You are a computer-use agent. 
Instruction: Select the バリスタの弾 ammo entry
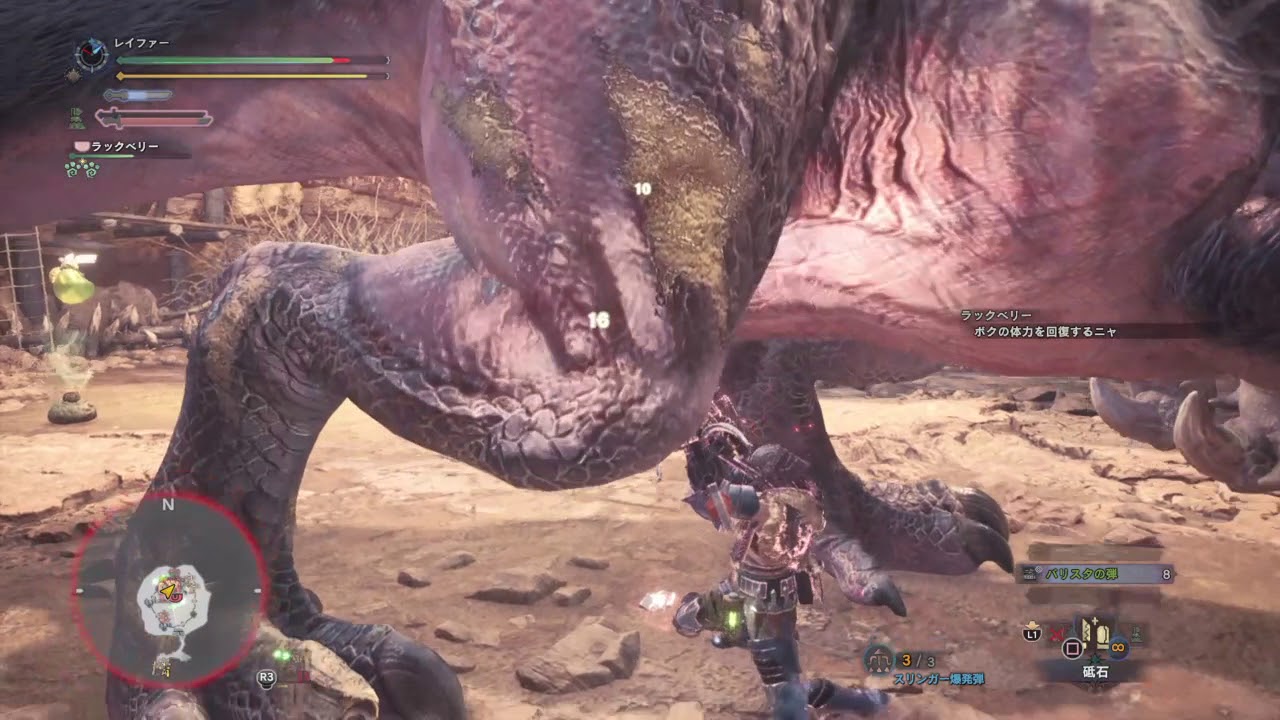click(x=1093, y=574)
